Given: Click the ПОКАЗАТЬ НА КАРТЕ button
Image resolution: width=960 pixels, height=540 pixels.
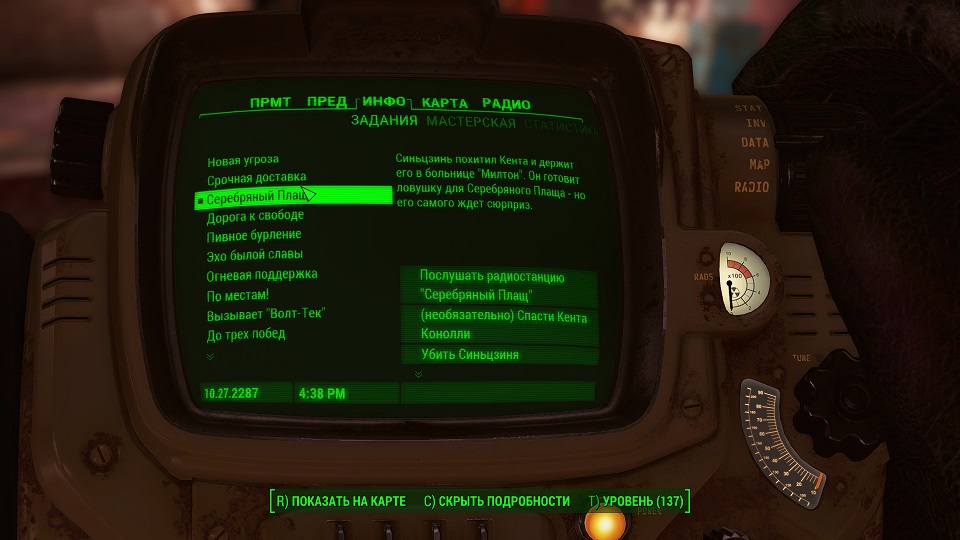Looking at the screenshot, I should click(340, 501).
